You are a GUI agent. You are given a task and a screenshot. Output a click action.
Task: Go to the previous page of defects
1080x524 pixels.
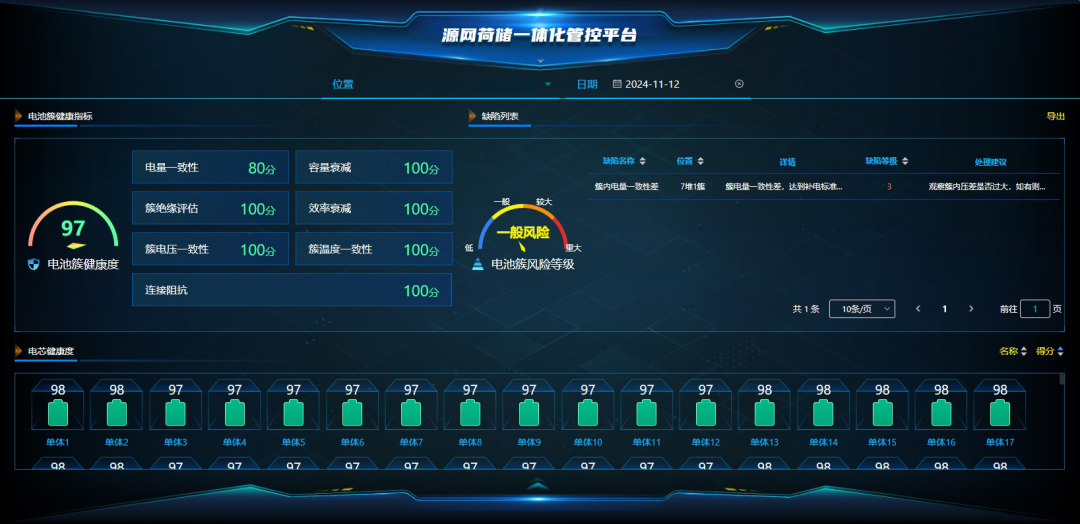coord(918,309)
